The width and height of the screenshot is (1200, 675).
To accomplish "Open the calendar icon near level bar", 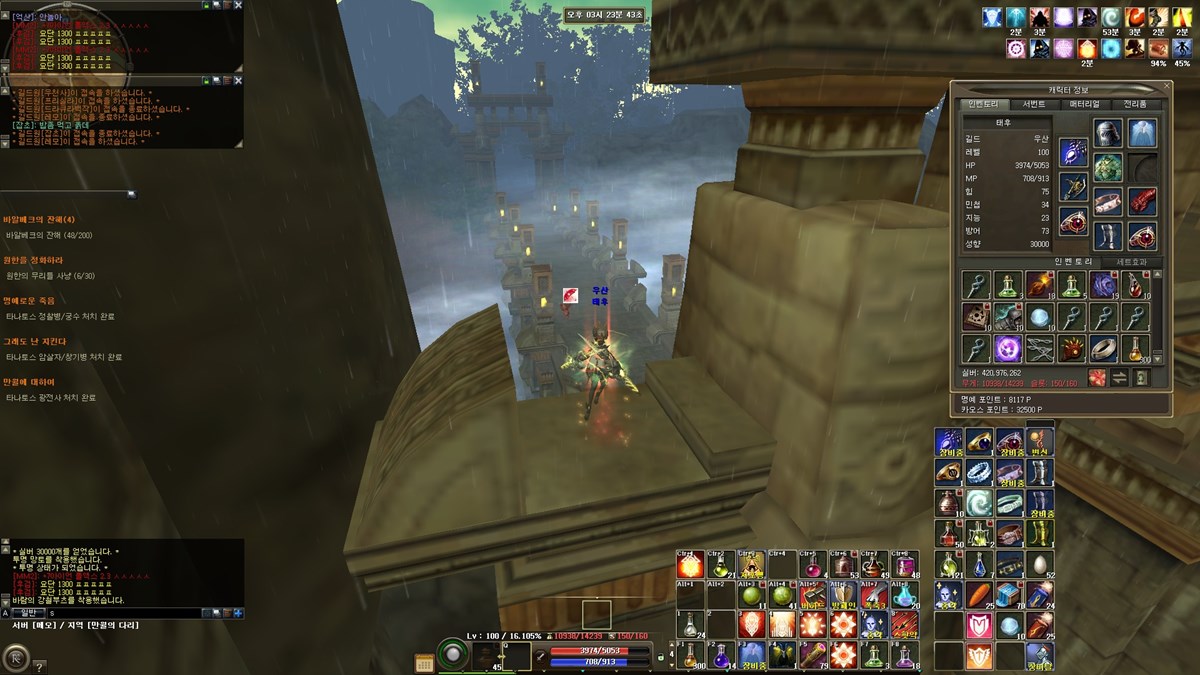I will coord(424,661).
